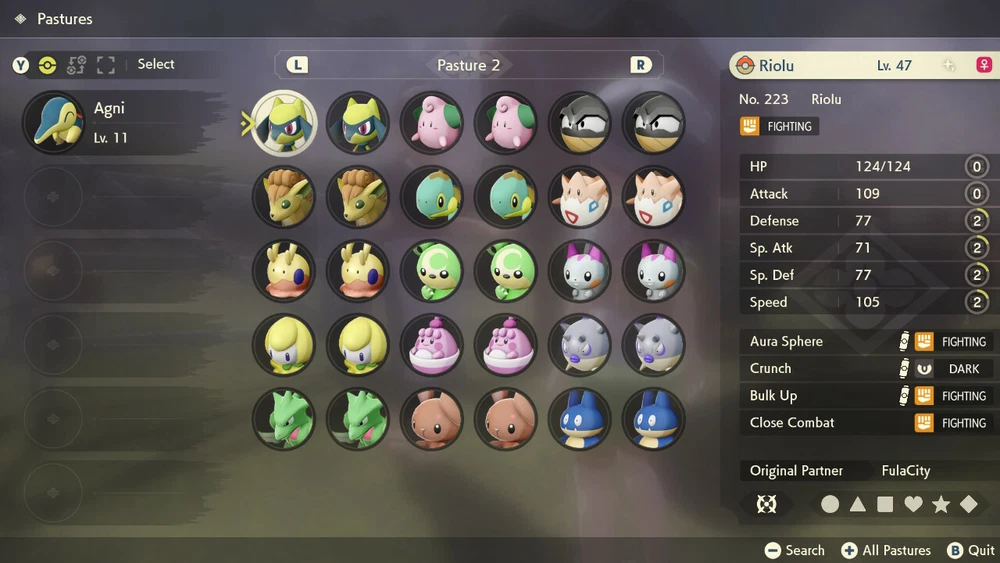Click the highlighted Riolu pasture slot
Screen dimensions: 1000x563
[x=284, y=123]
